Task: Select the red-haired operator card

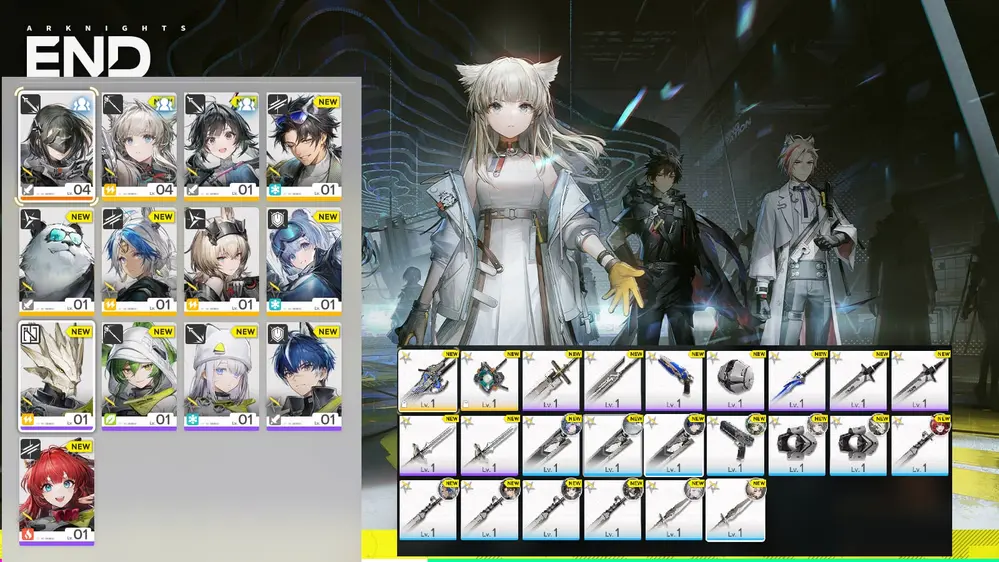Action: [56, 491]
